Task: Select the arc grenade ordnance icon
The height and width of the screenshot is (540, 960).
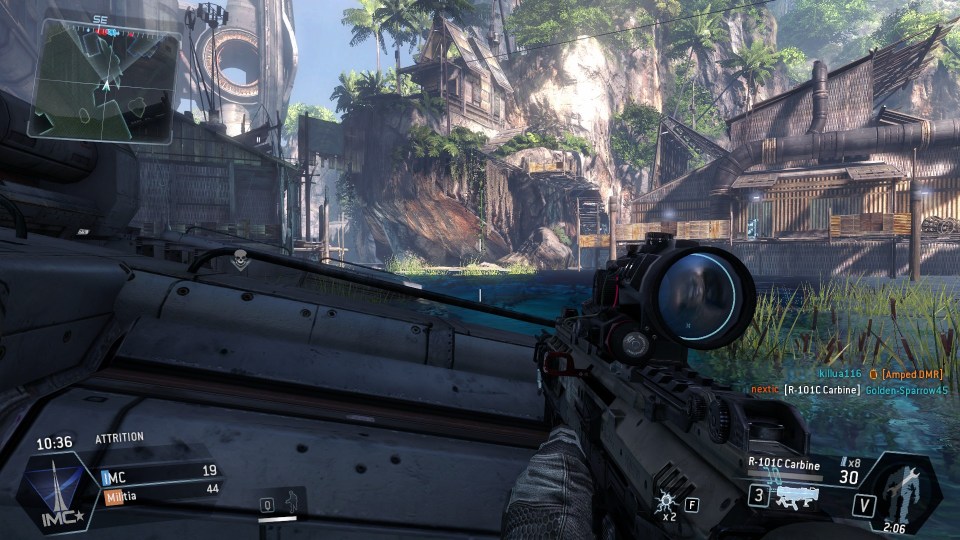Action: [x=665, y=502]
